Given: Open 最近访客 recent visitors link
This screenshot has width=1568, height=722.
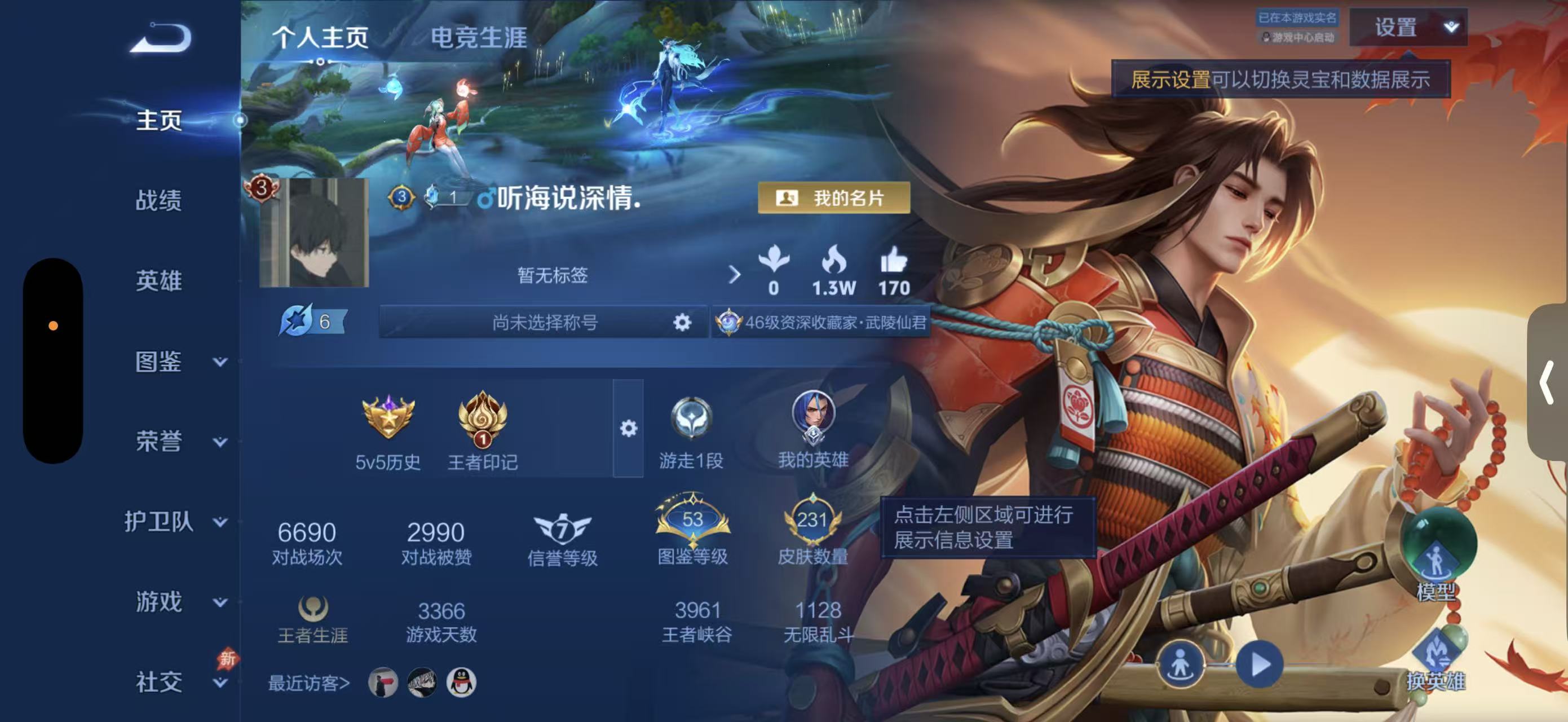Looking at the screenshot, I should coord(311,683).
